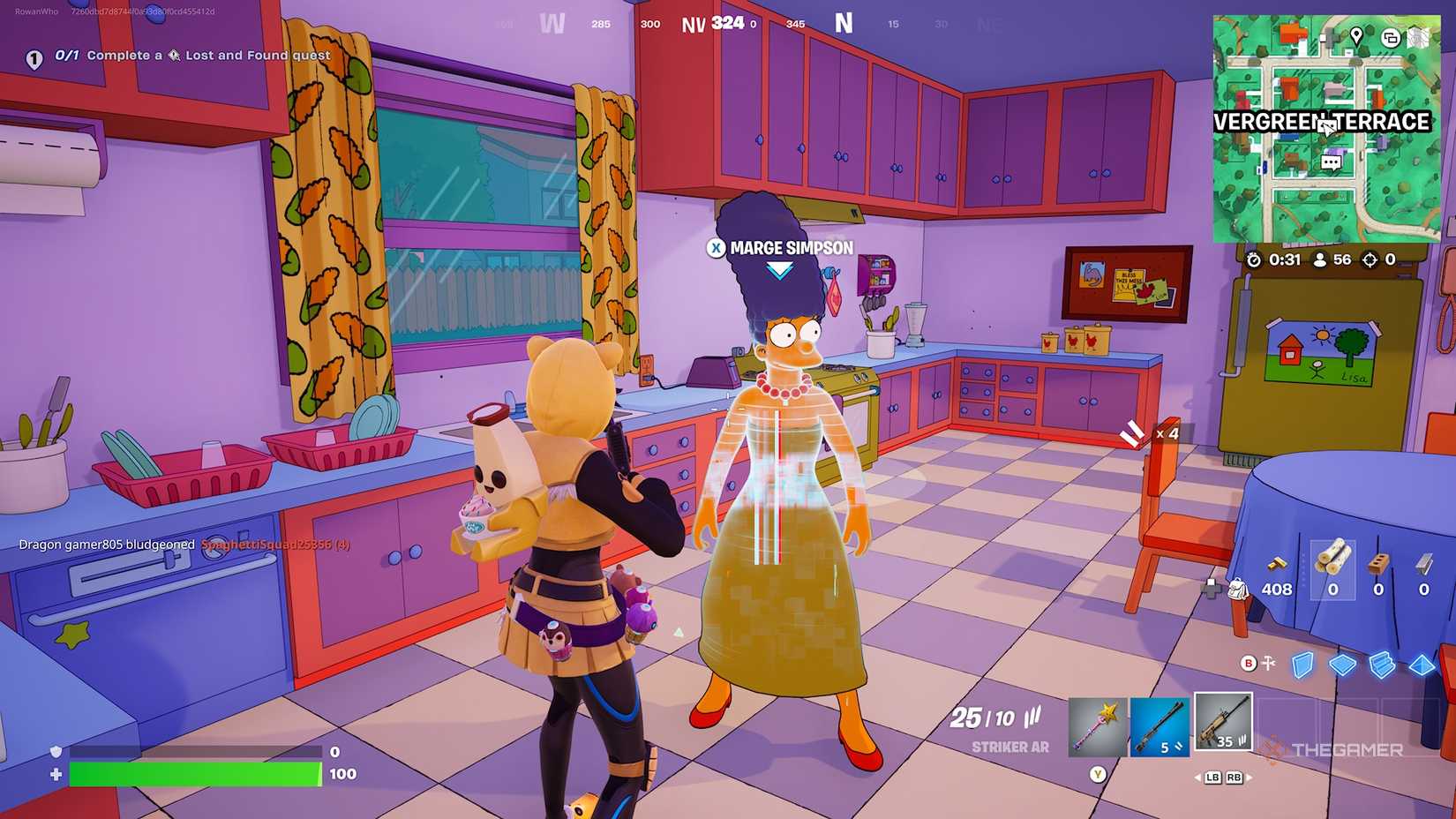
Task: Click the metal resource icon
Action: tap(1422, 564)
